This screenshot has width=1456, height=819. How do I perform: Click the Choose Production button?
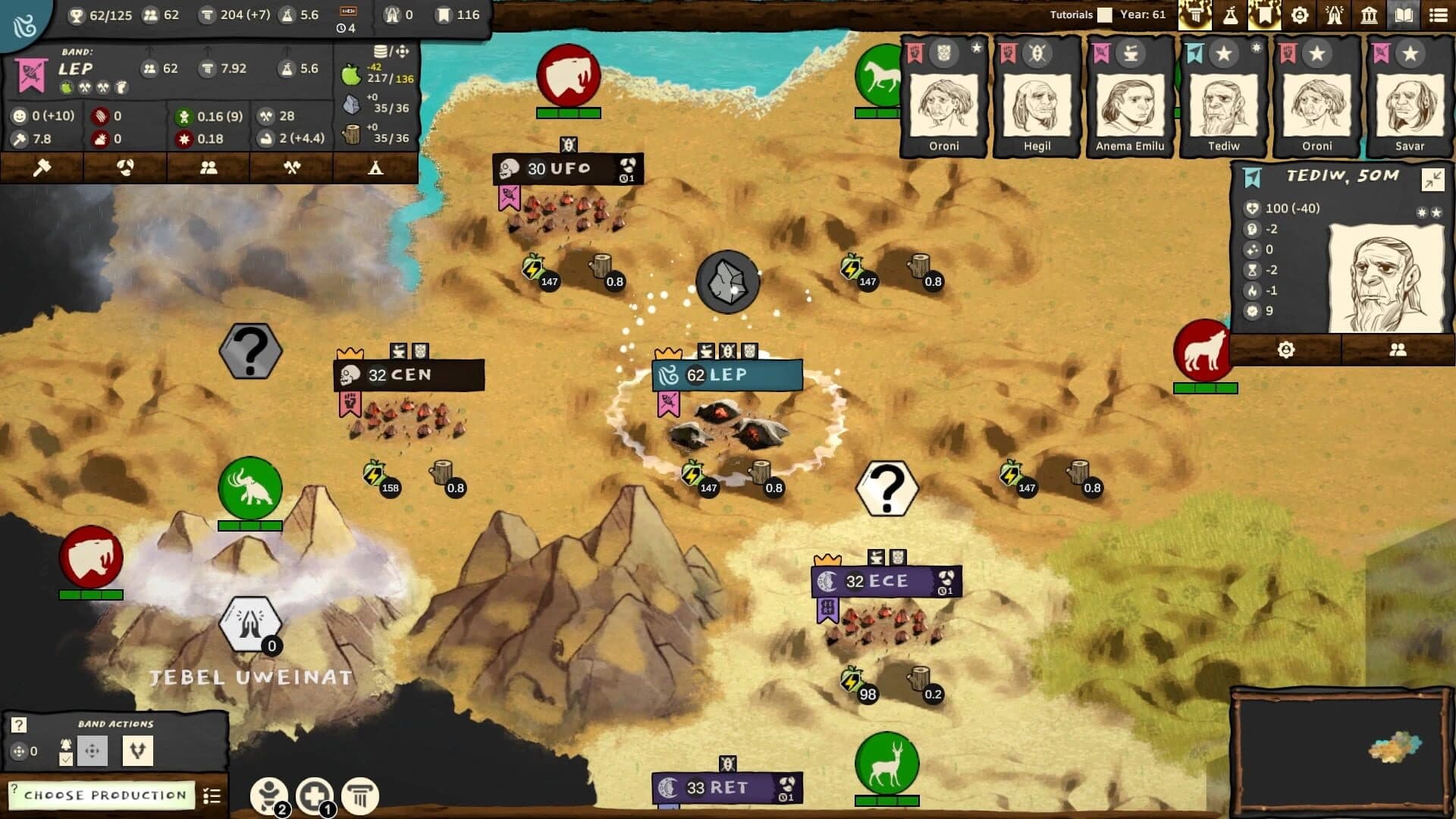(104, 795)
